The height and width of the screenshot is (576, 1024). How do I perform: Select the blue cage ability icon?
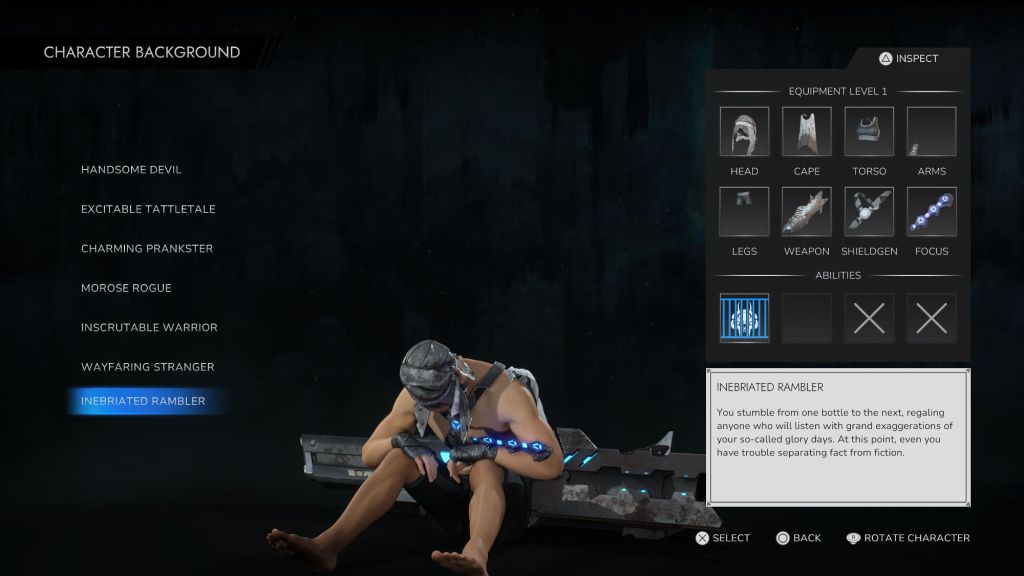click(x=744, y=319)
